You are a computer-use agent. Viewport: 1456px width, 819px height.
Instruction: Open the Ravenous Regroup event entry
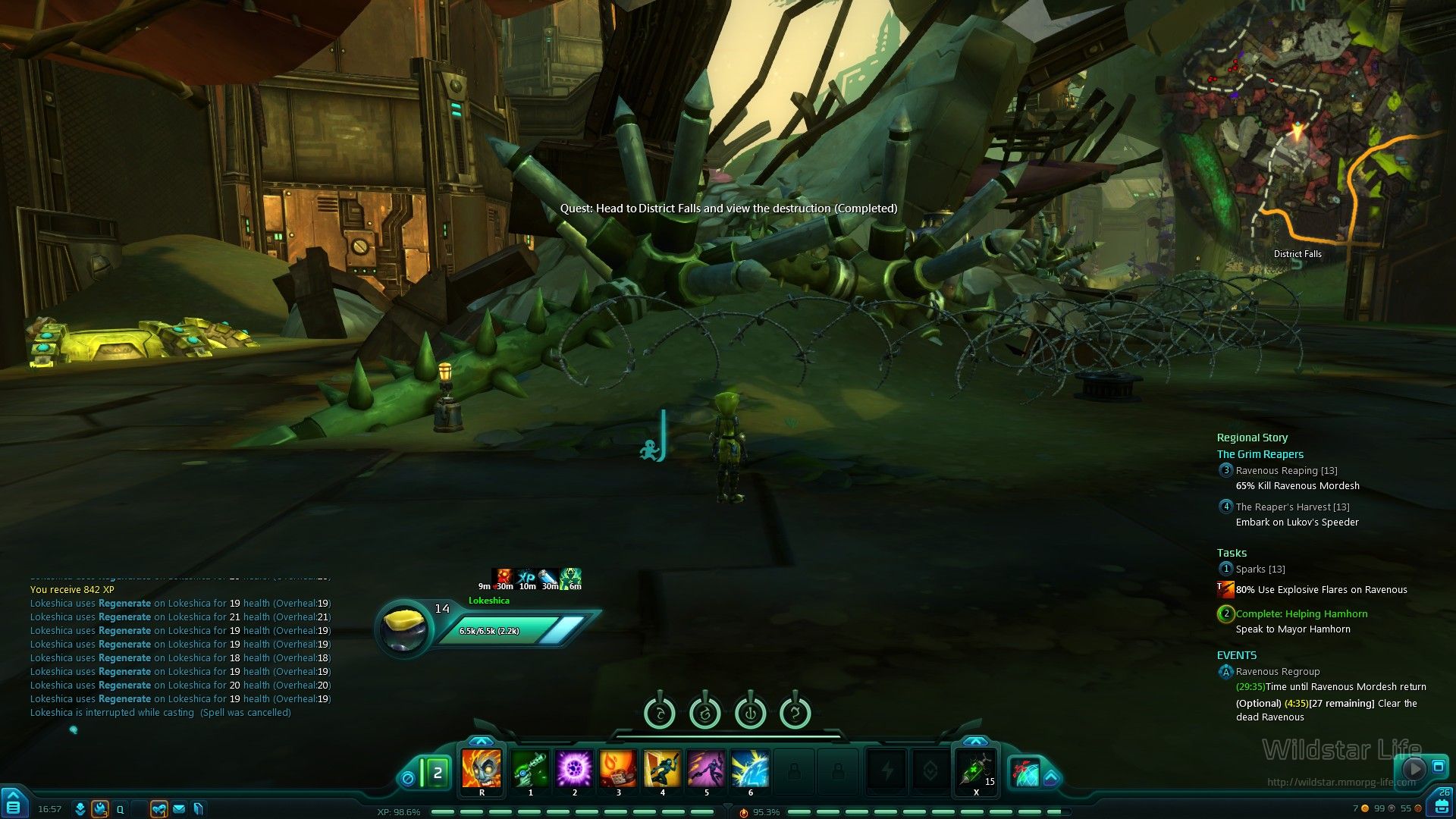(1277, 672)
